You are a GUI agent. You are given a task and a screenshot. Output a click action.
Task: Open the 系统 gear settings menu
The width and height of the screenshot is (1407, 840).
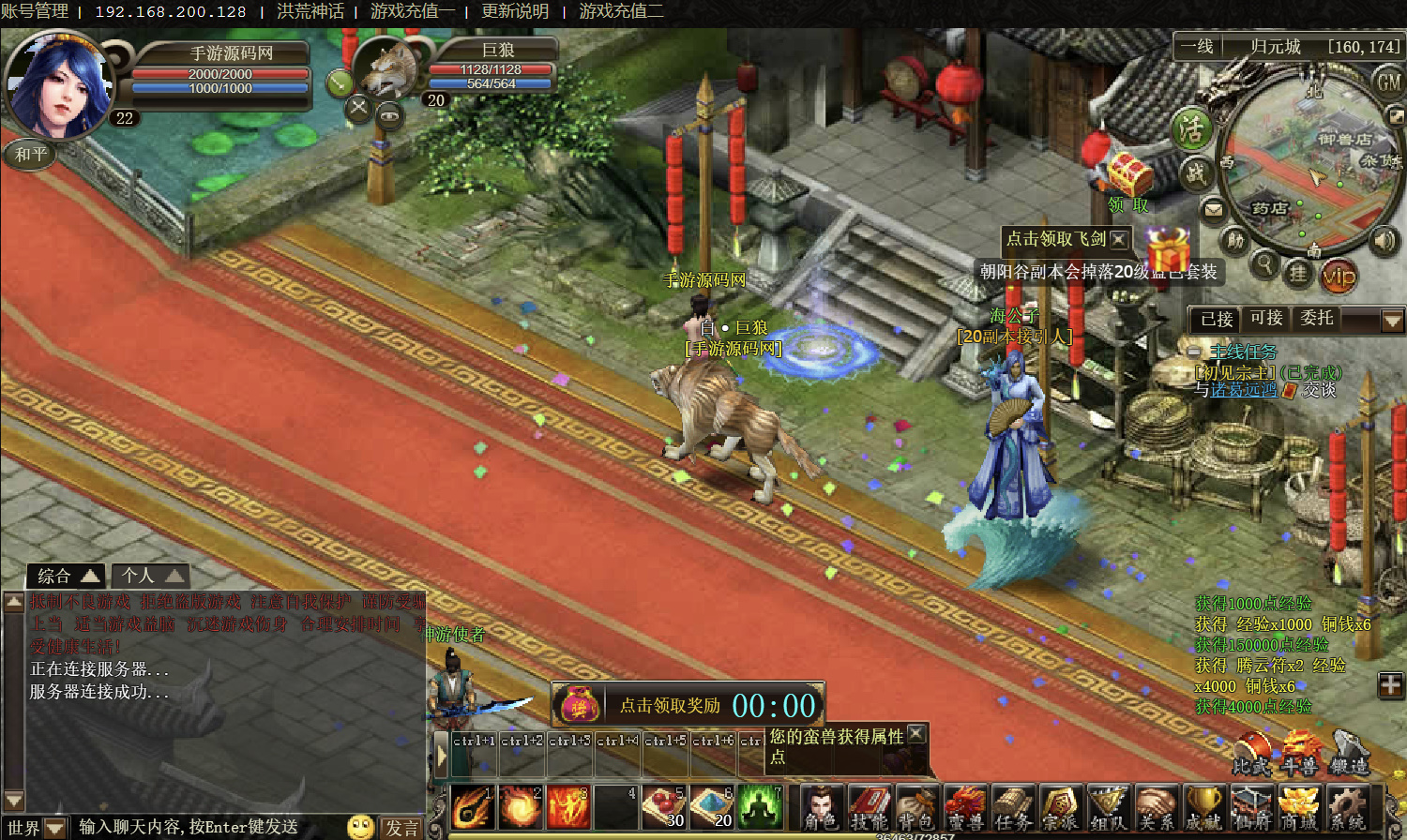(1347, 807)
